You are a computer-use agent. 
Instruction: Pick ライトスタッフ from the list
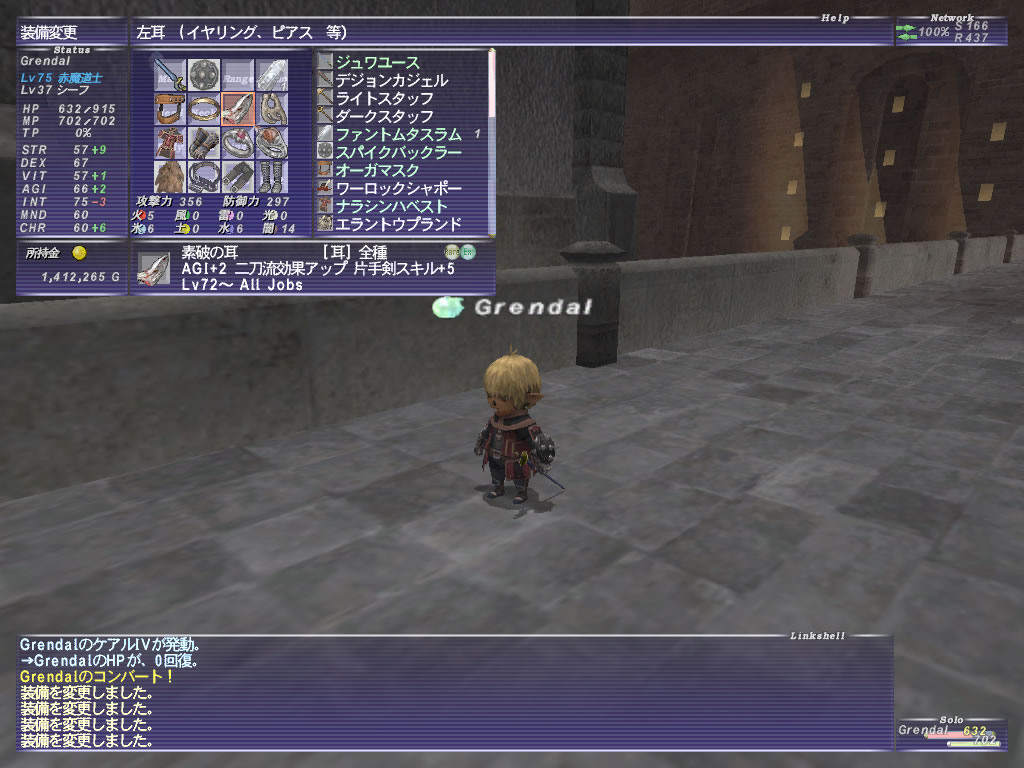click(x=384, y=98)
